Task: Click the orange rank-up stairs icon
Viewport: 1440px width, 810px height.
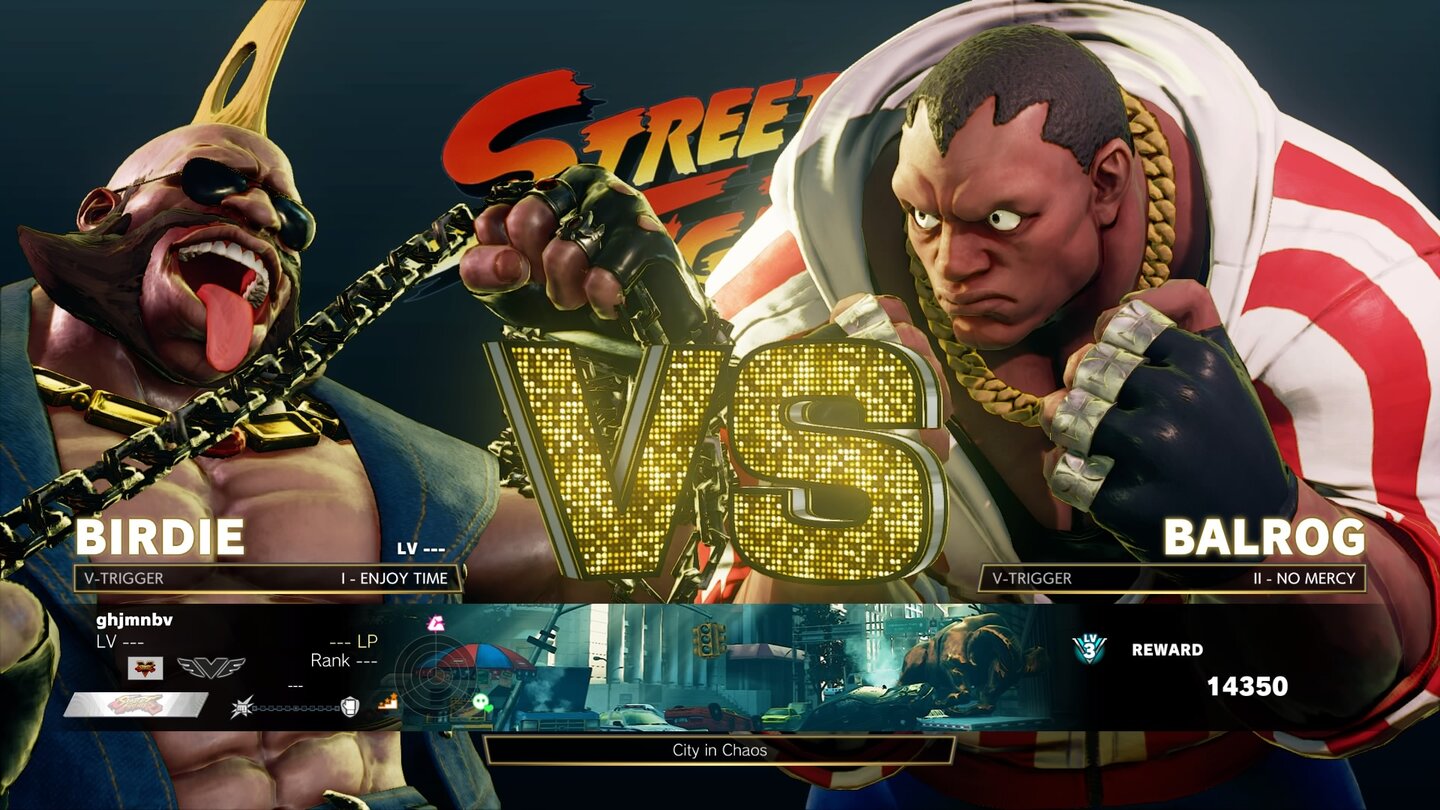Action: coord(390,703)
